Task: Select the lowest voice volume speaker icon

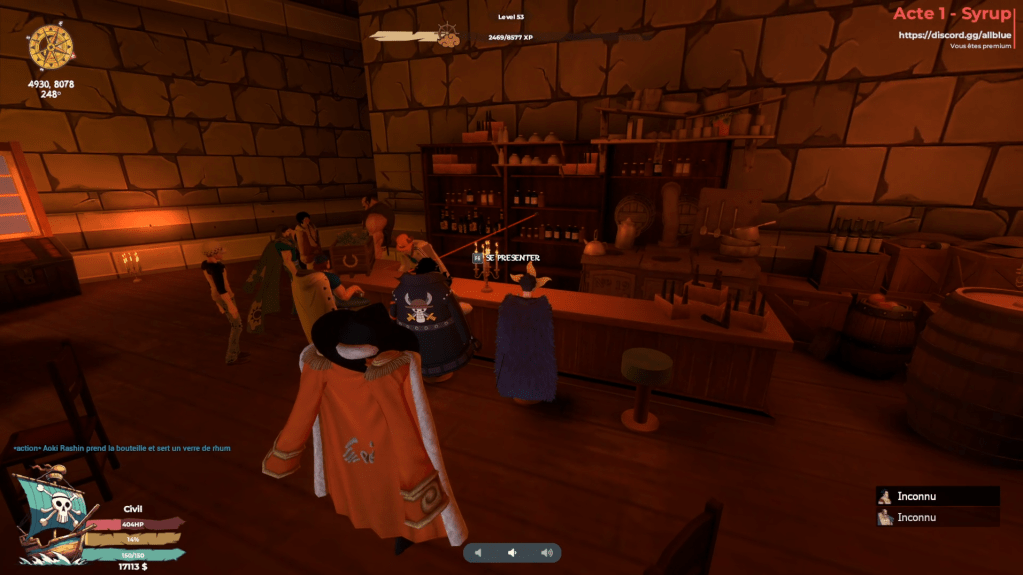Action: tap(478, 553)
